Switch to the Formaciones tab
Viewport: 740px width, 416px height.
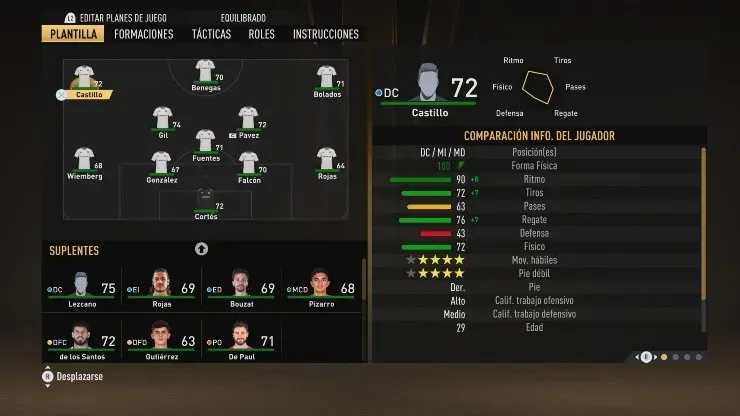pos(143,34)
